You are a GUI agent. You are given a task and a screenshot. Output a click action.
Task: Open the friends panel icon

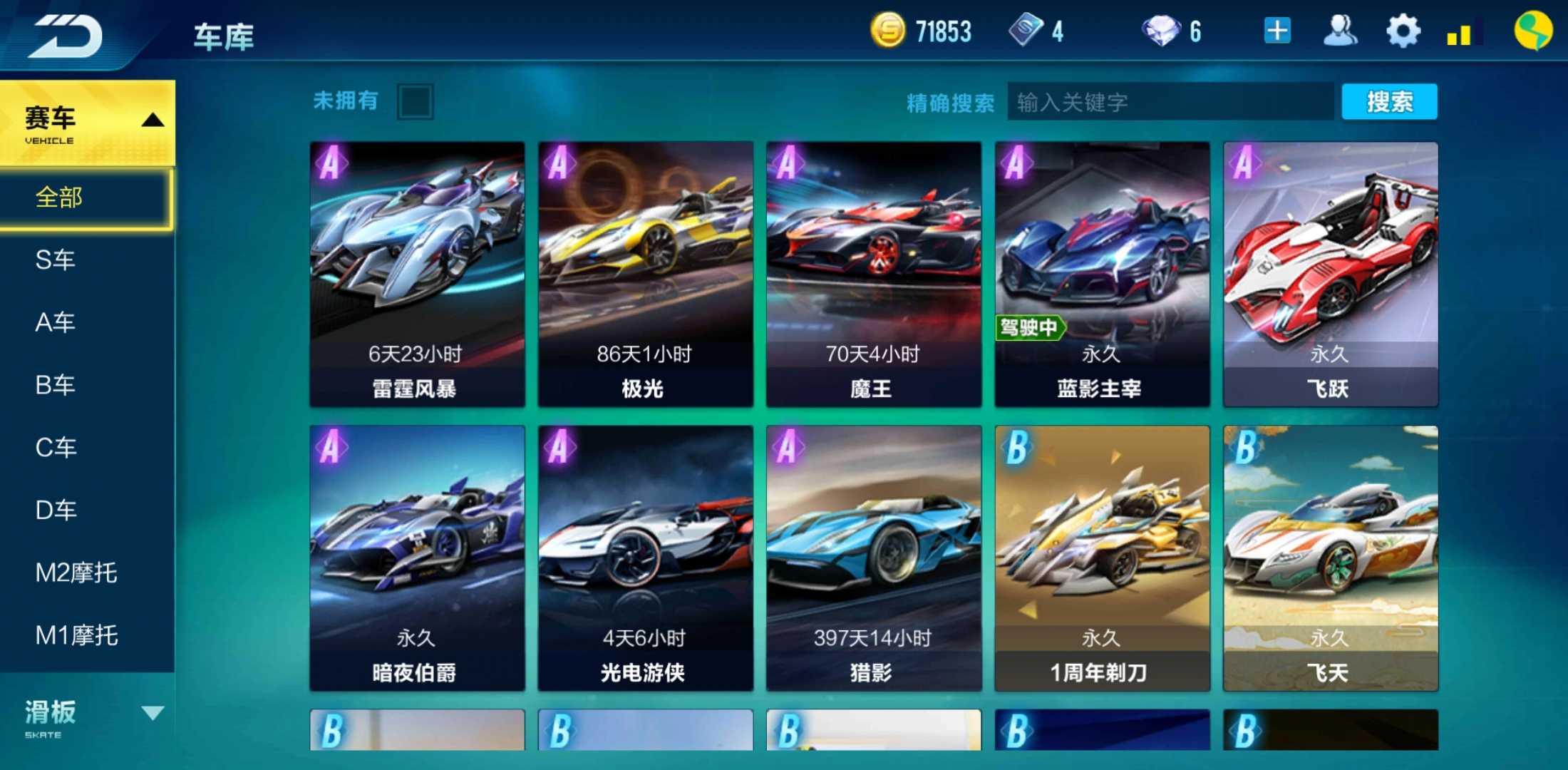(x=1340, y=30)
